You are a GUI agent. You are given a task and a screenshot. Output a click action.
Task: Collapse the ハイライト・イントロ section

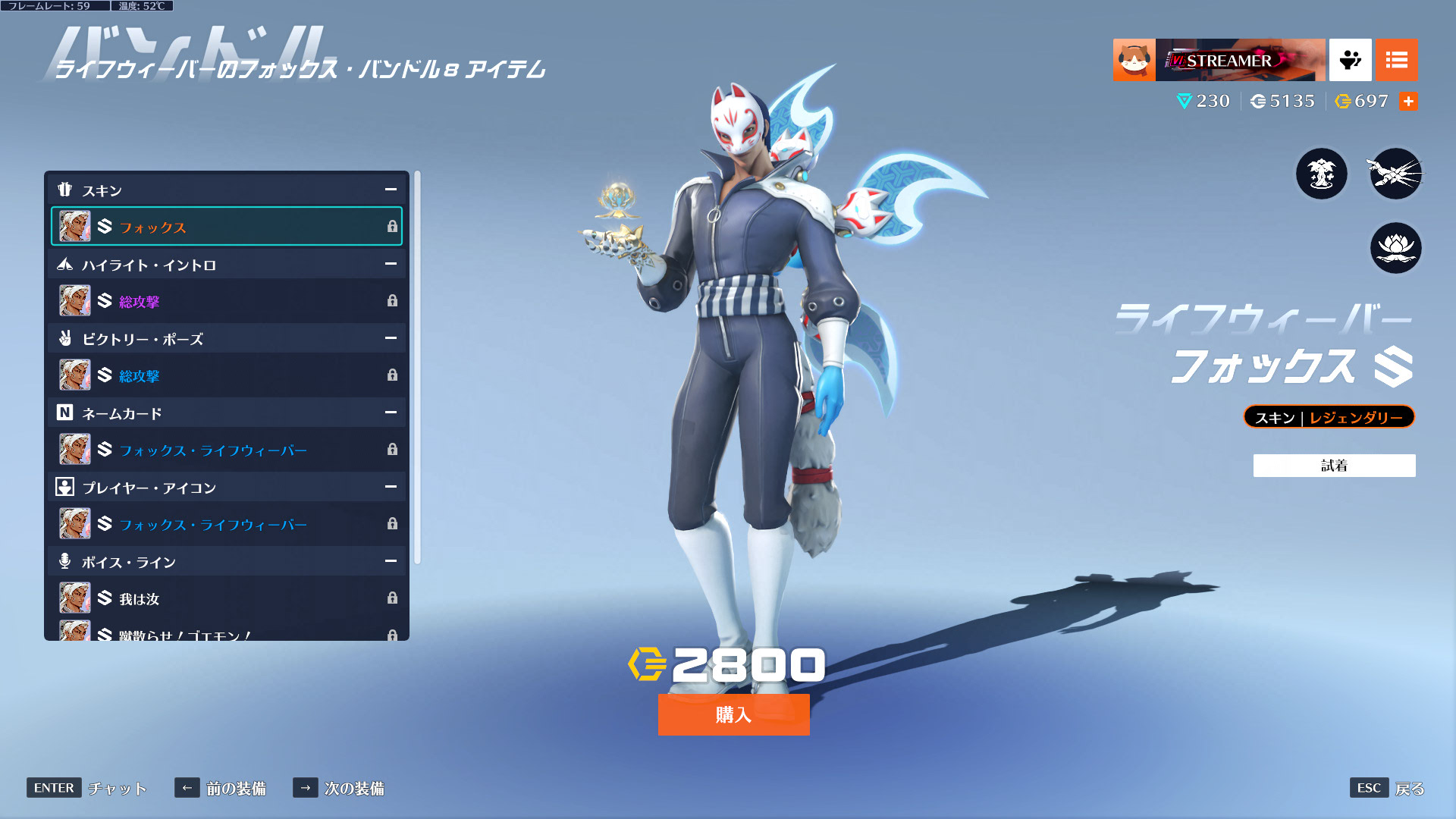pos(391,264)
